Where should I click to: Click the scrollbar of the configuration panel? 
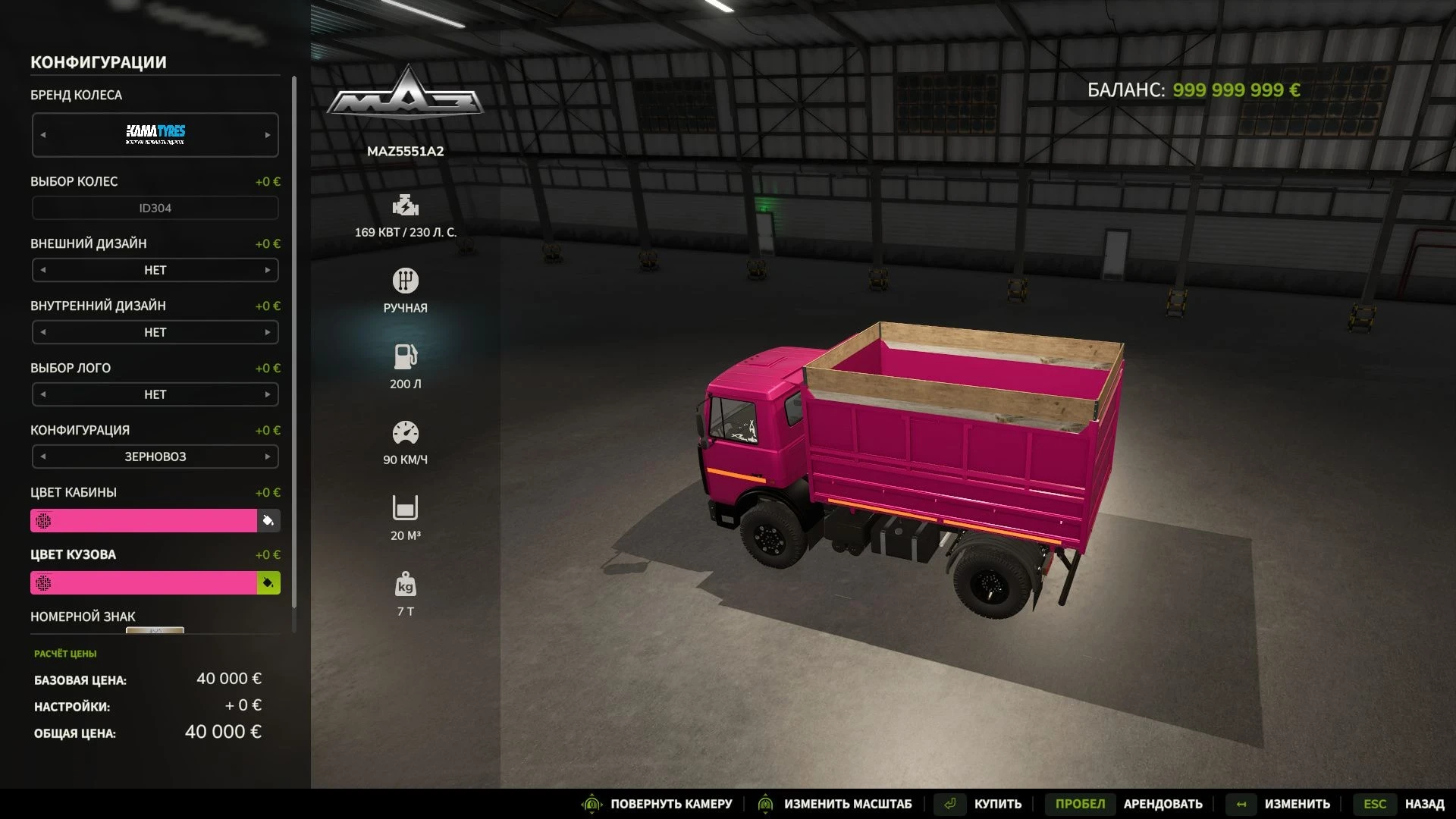click(295, 303)
